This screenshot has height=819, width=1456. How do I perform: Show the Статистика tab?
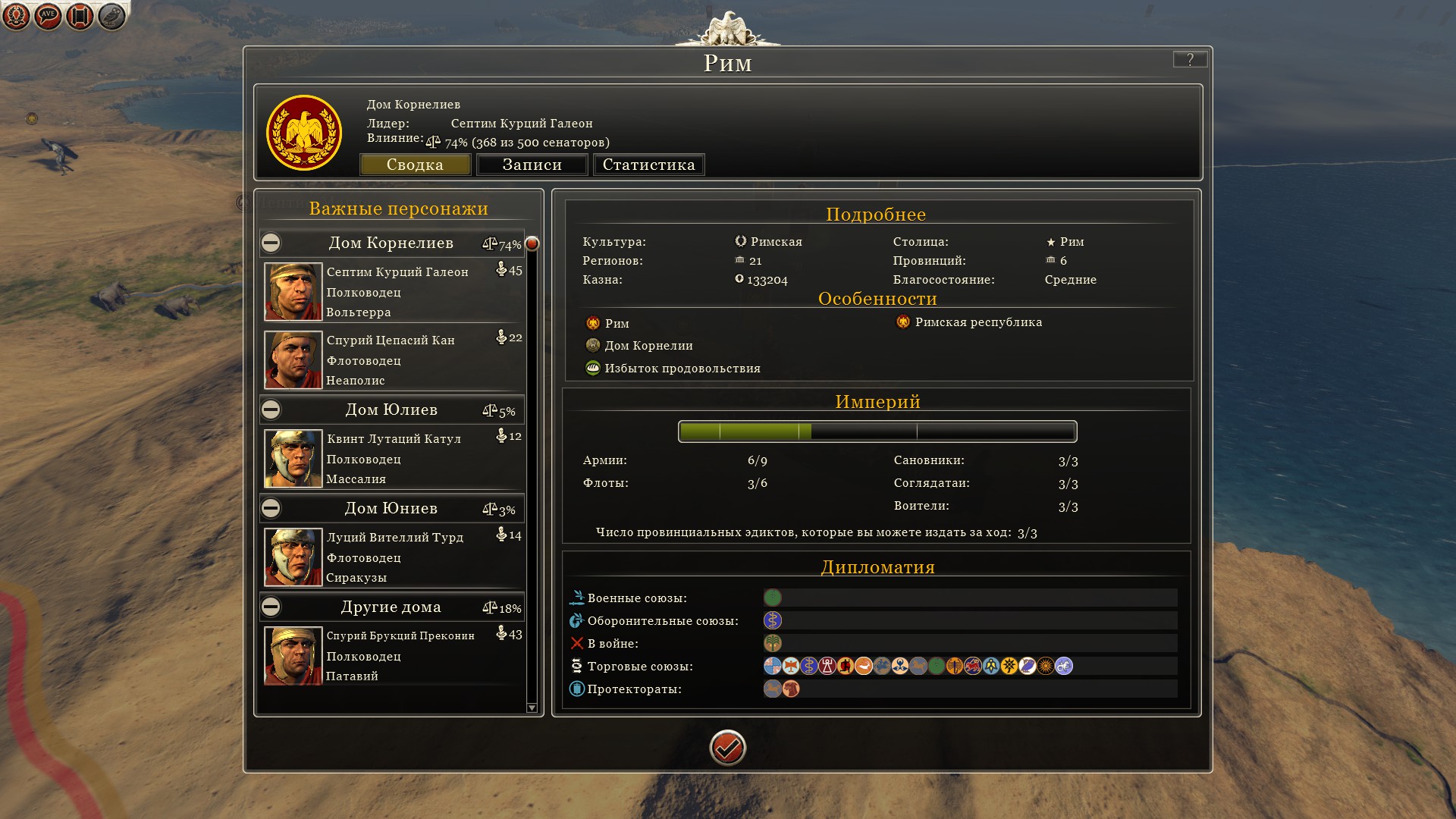tap(648, 165)
